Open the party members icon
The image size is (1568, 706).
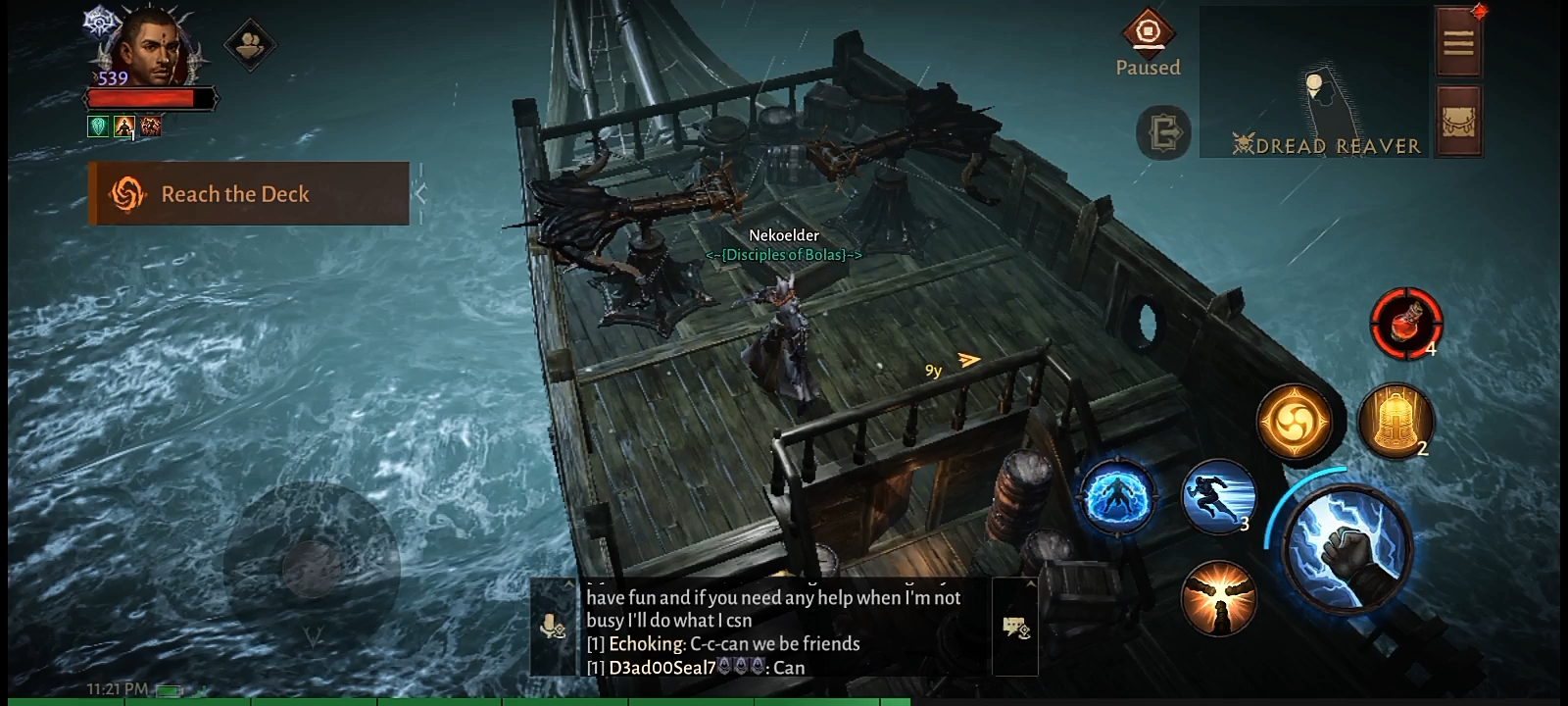click(250, 44)
